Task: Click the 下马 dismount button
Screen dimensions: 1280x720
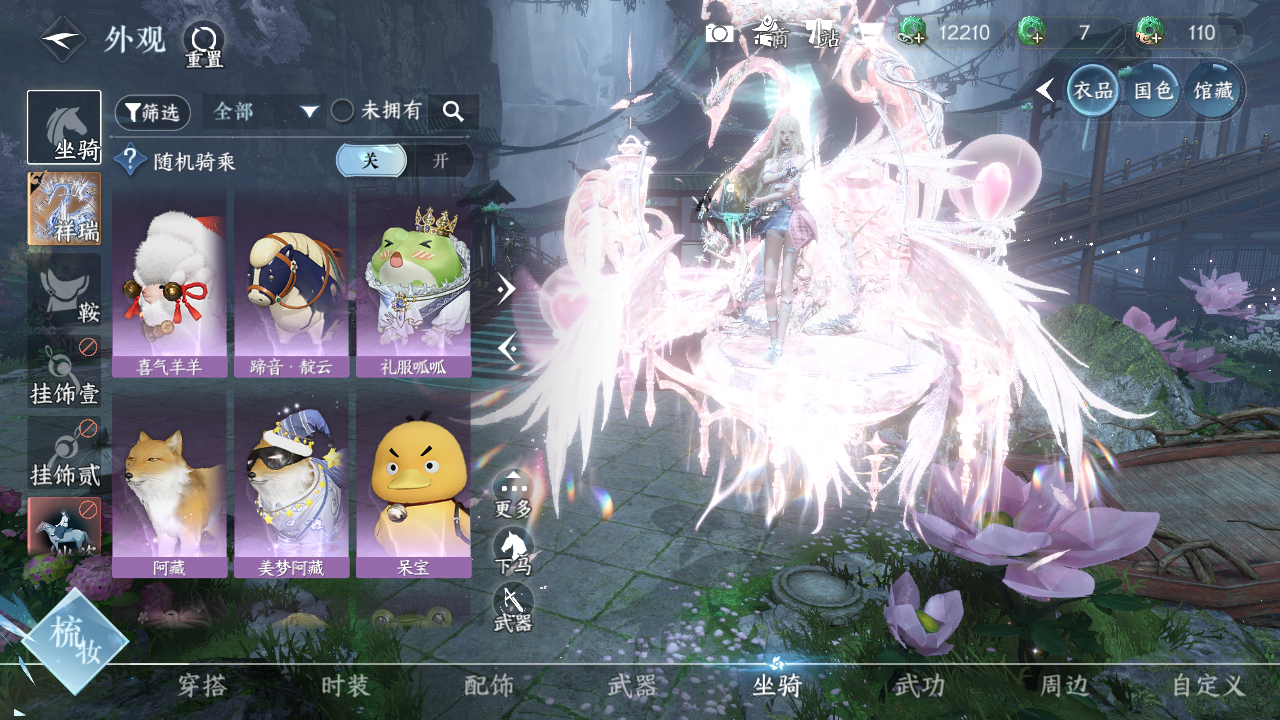Action: (513, 551)
